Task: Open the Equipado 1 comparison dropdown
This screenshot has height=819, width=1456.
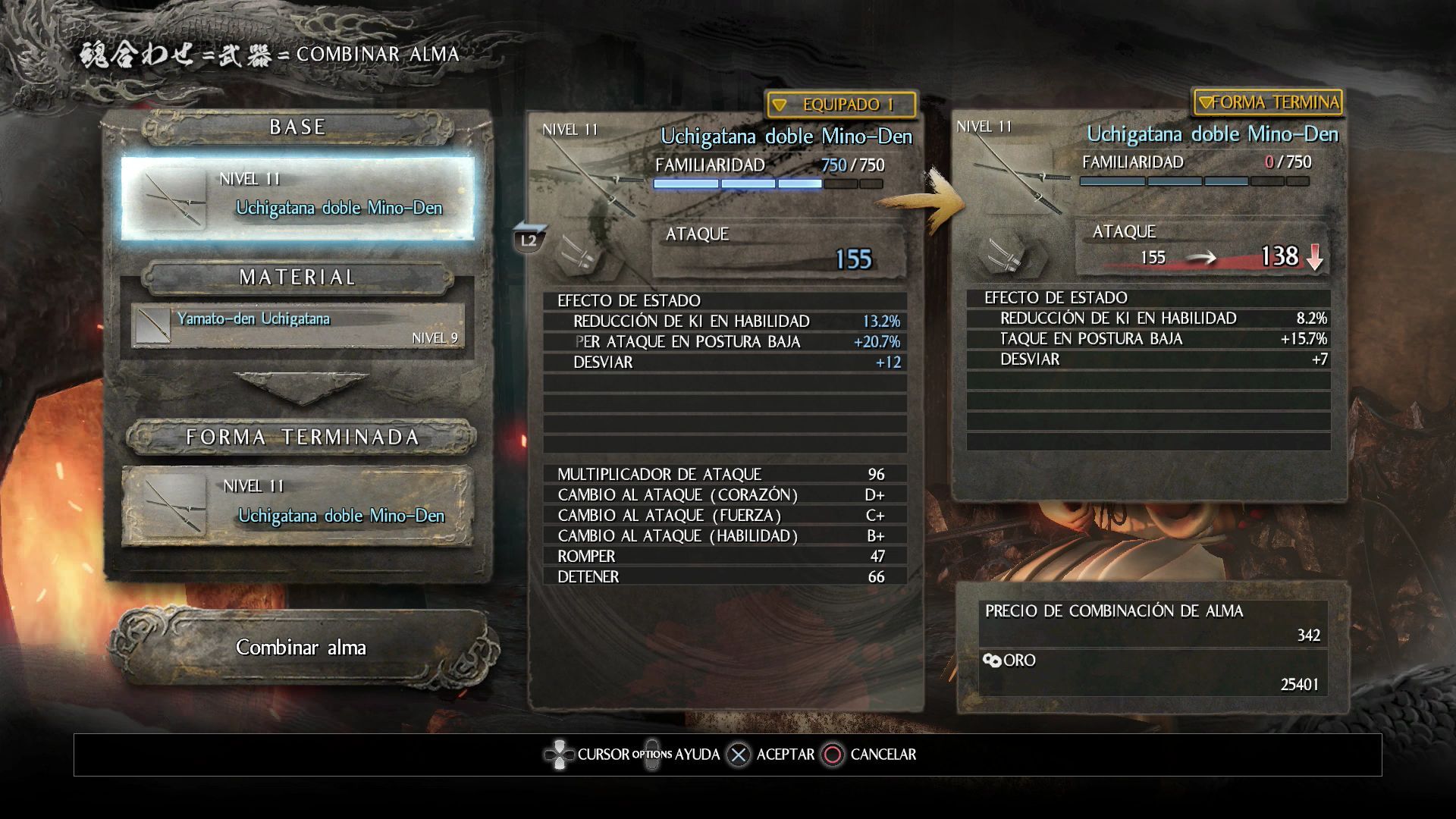Action: pyautogui.click(x=840, y=105)
